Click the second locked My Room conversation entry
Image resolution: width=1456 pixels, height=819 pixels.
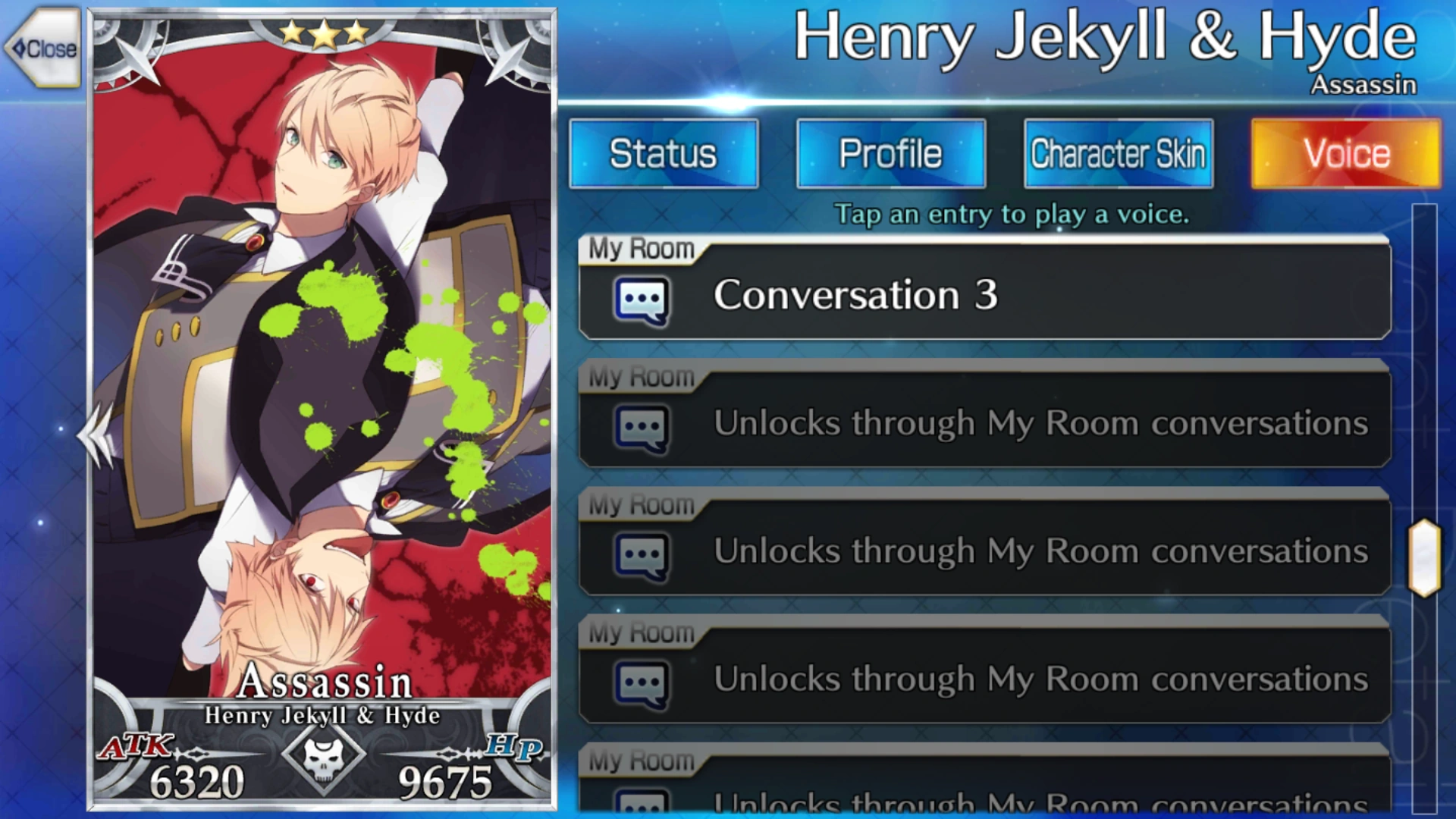(986, 425)
